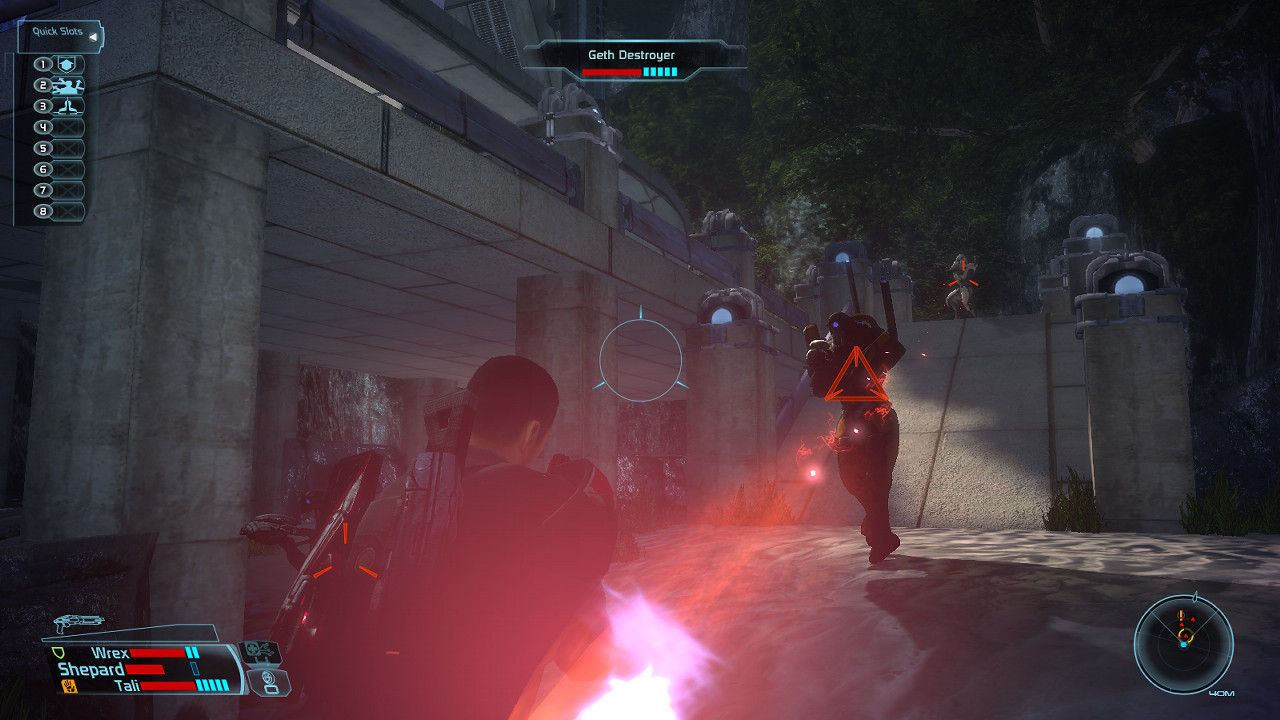Viewport: 1280px width, 720px height.
Task: Click Tali's orange omni-tool icon
Action: tap(68, 686)
